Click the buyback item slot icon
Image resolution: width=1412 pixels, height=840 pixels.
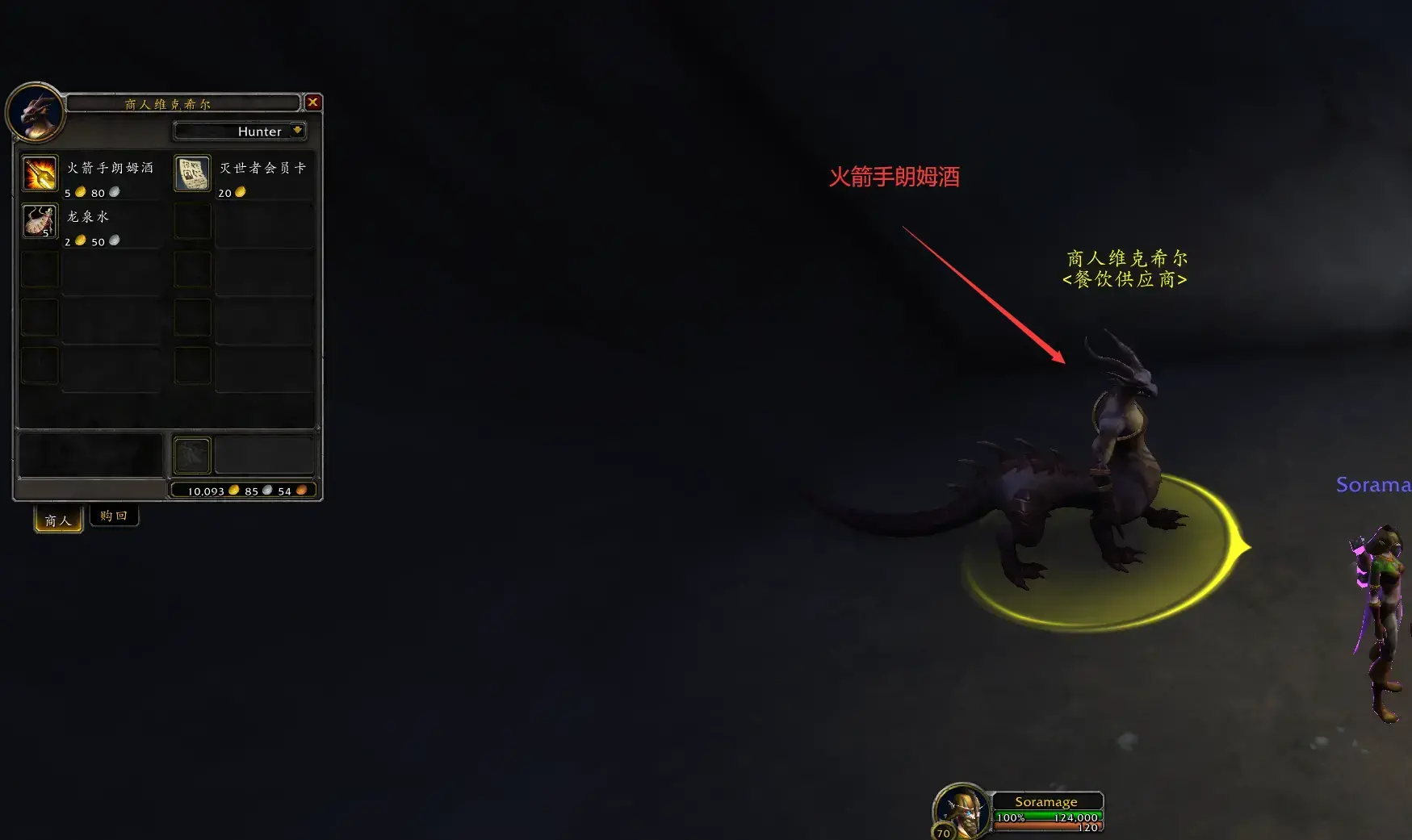pos(191,454)
